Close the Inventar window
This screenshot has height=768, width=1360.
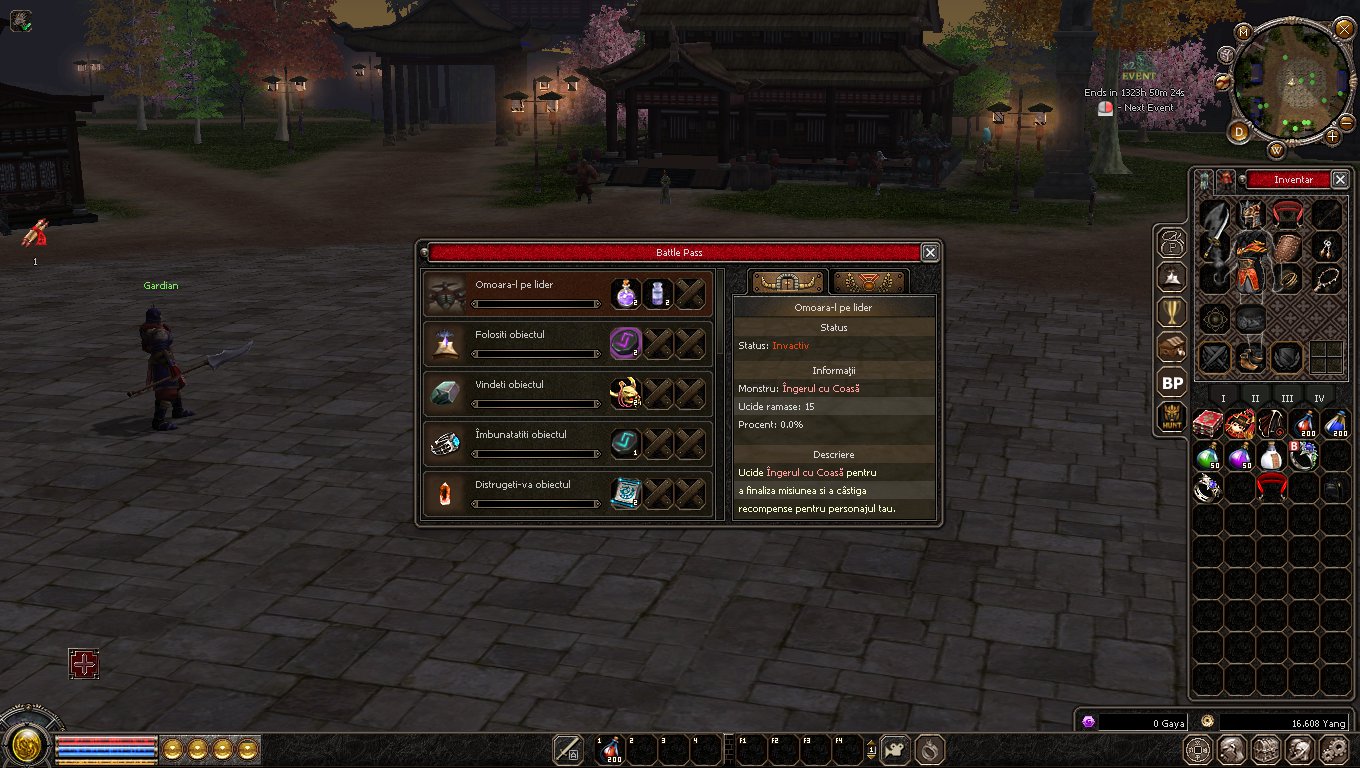1340,180
